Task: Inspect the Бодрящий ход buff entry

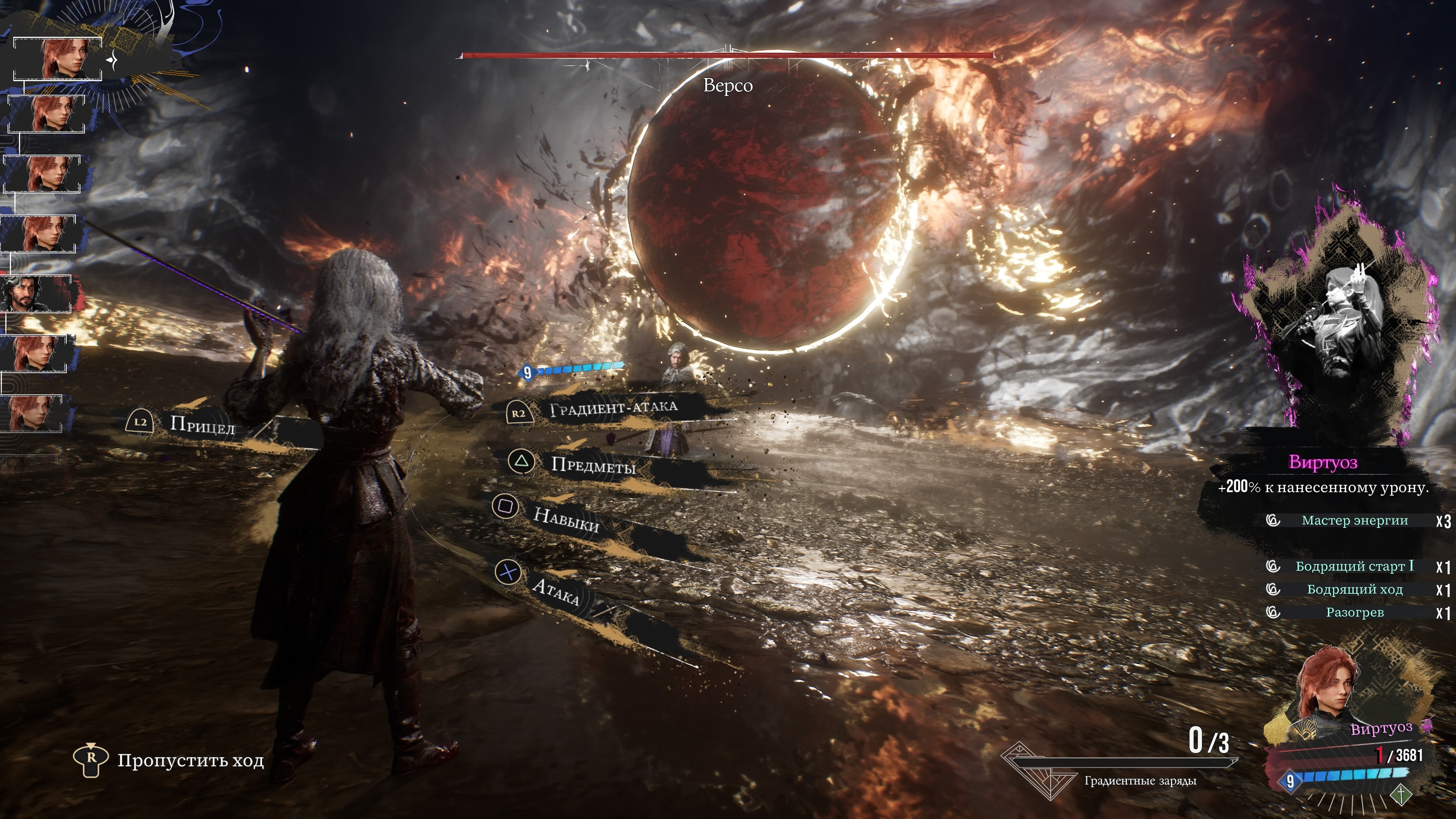Action: point(1354,590)
